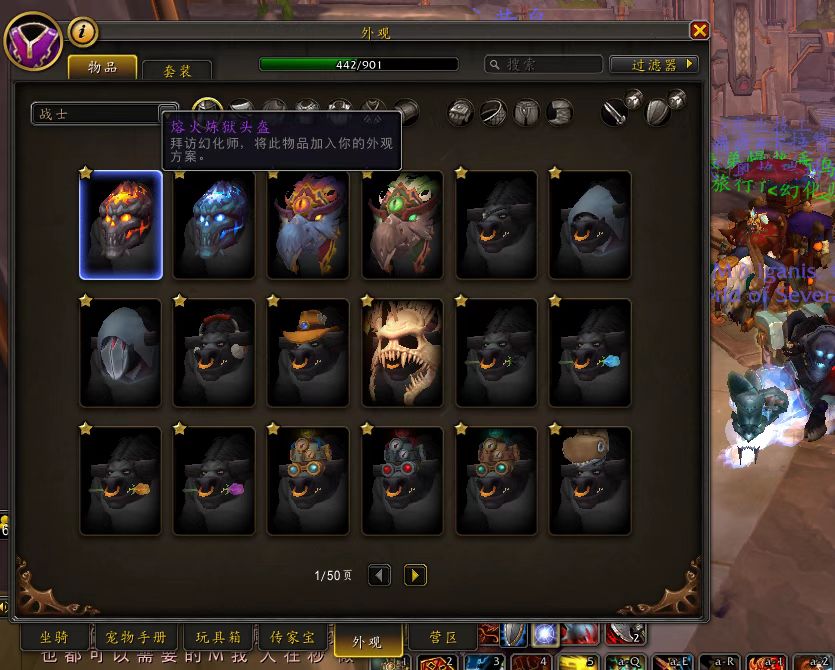Open the round info button
This screenshot has height=670, width=835.
83,33
